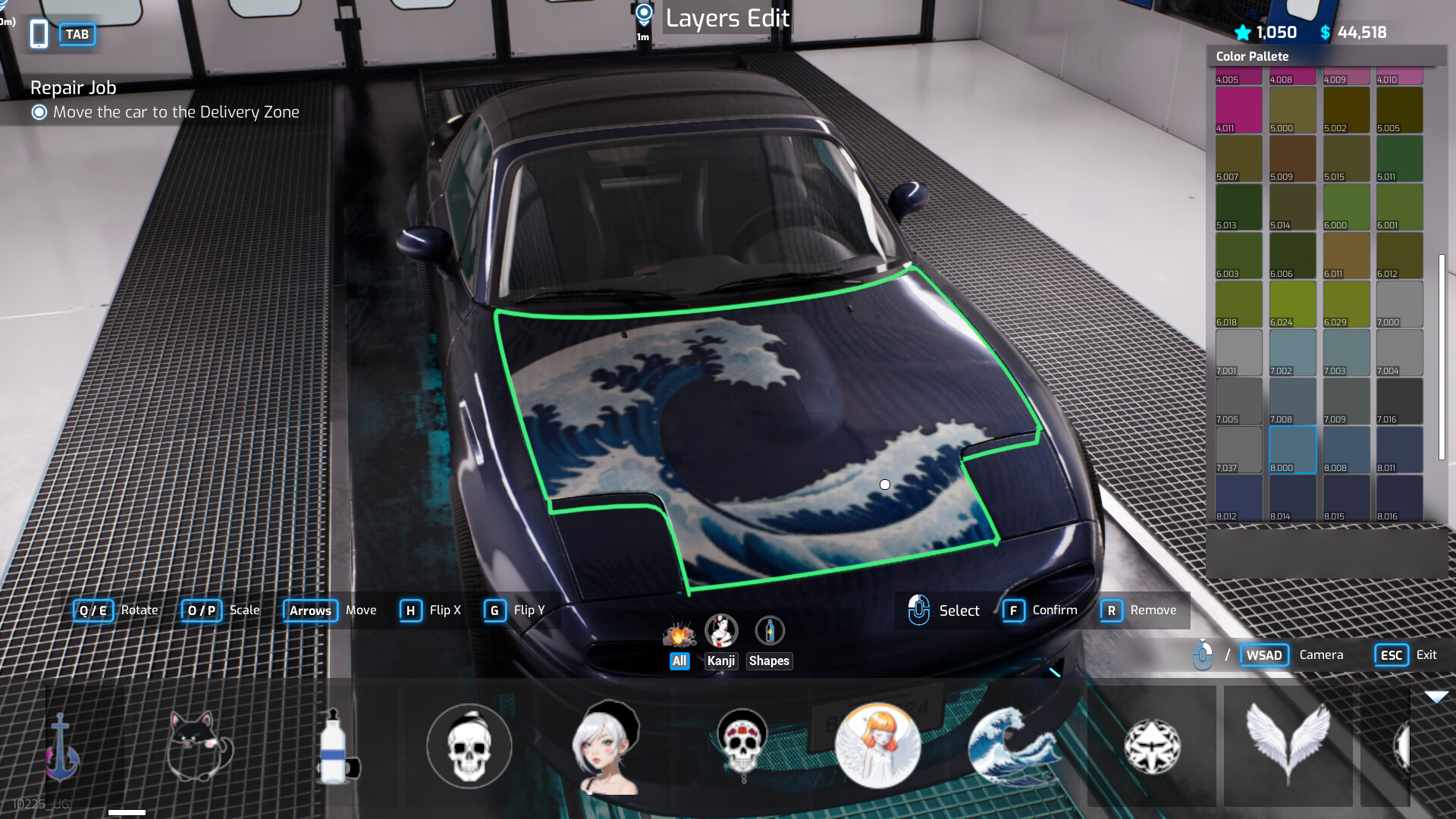1456x819 pixels.
Task: Select the praying angel decal
Action: click(877, 747)
